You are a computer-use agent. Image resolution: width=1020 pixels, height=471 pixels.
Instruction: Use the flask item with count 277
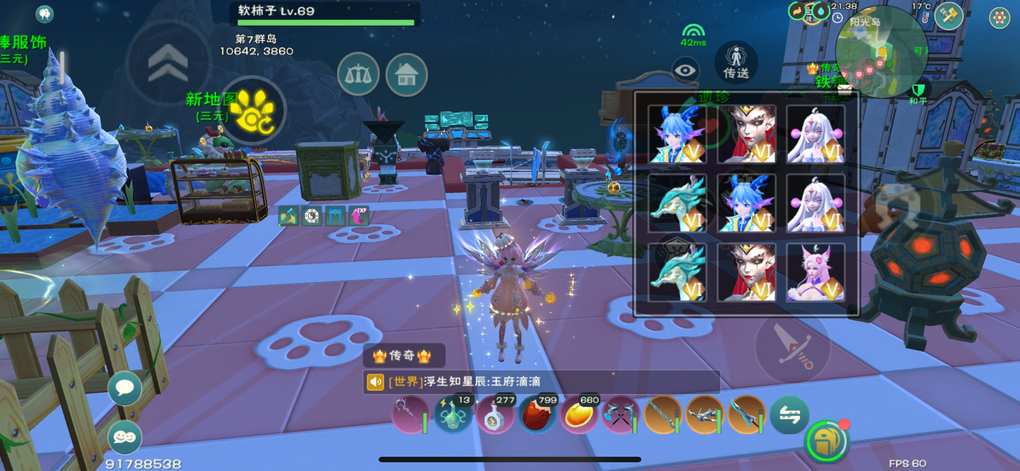pos(495,415)
